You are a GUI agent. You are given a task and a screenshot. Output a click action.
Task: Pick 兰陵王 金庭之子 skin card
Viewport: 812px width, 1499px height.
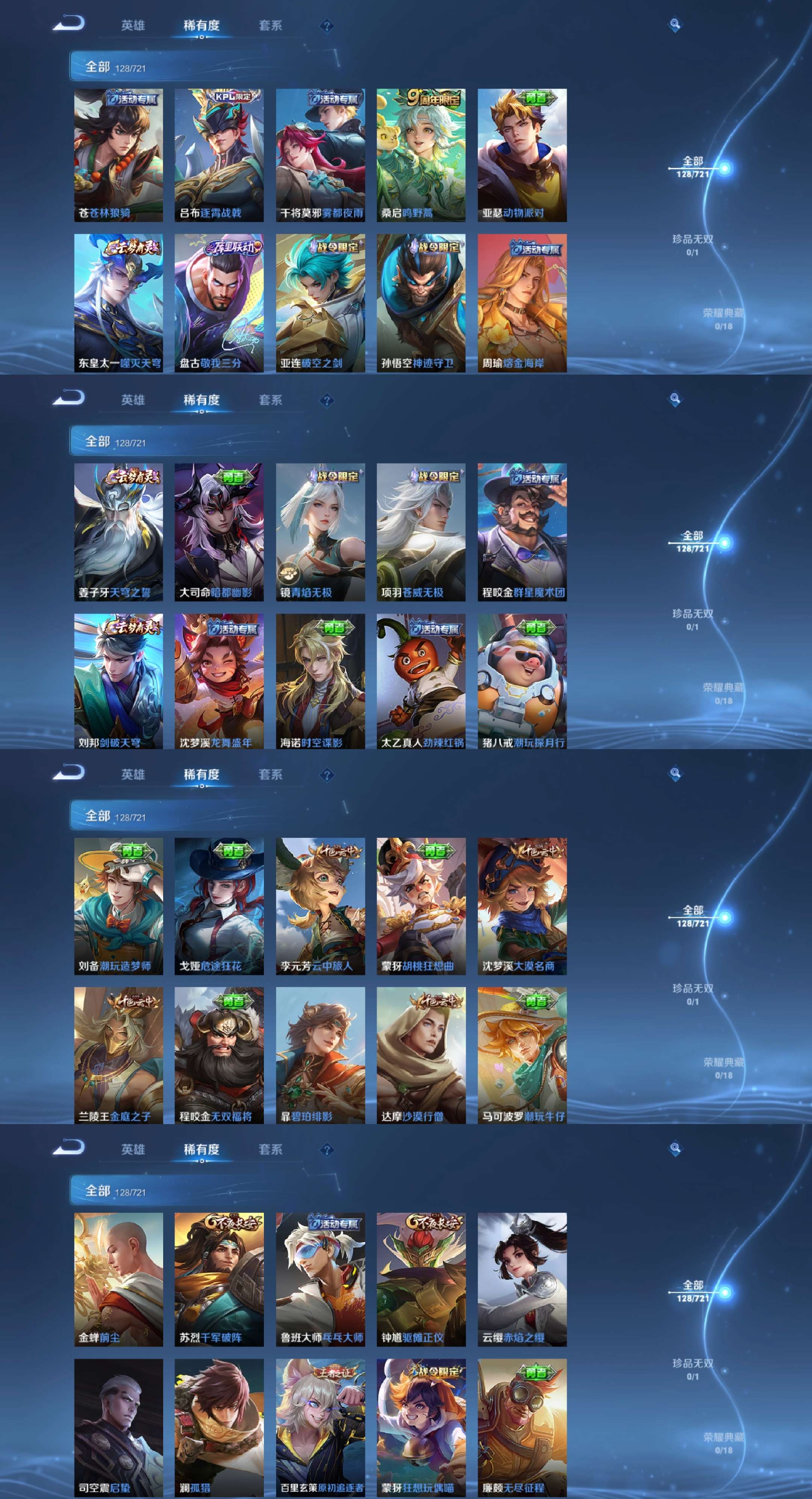pos(118,1055)
